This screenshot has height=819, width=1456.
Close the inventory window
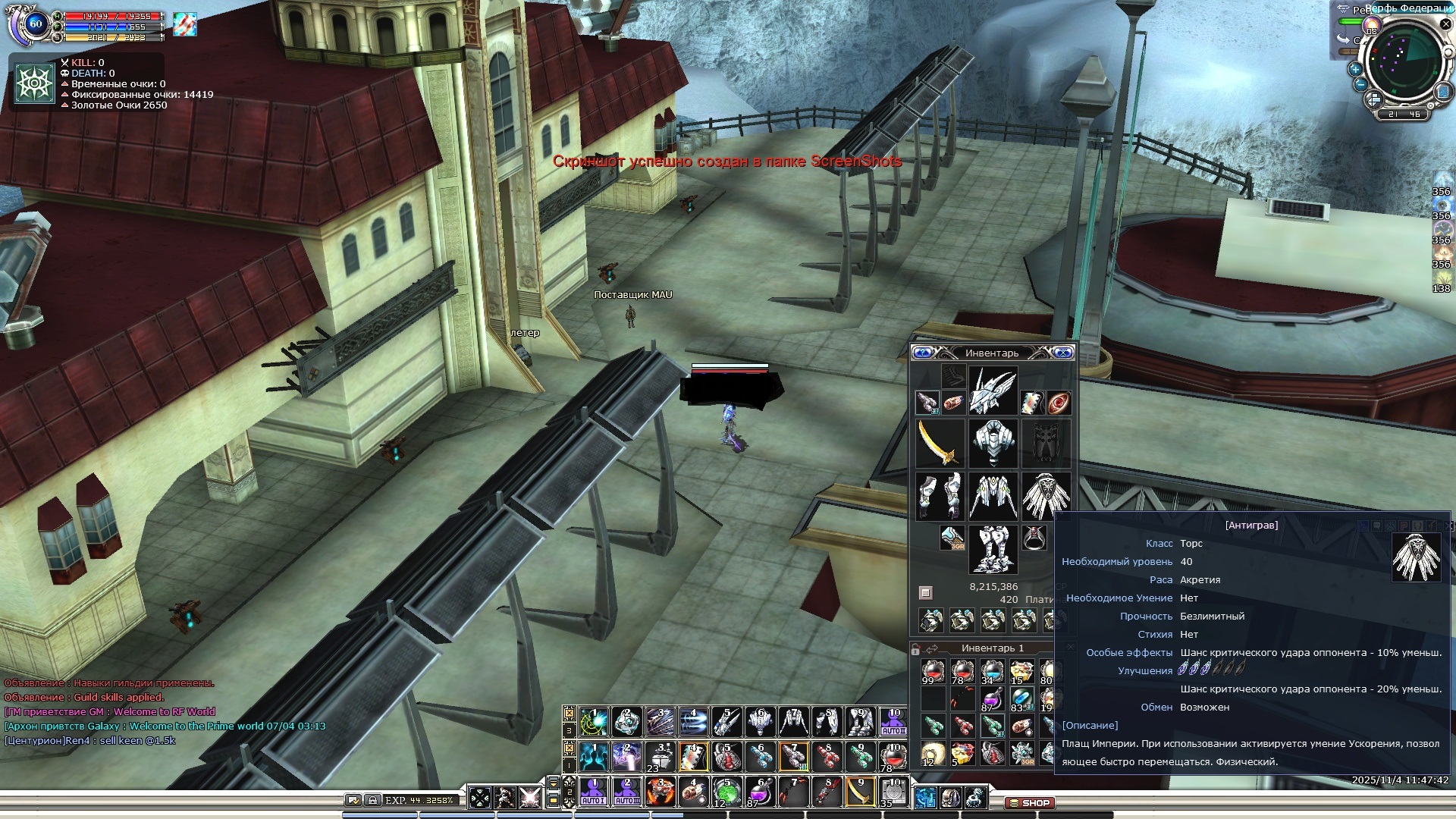(1063, 353)
